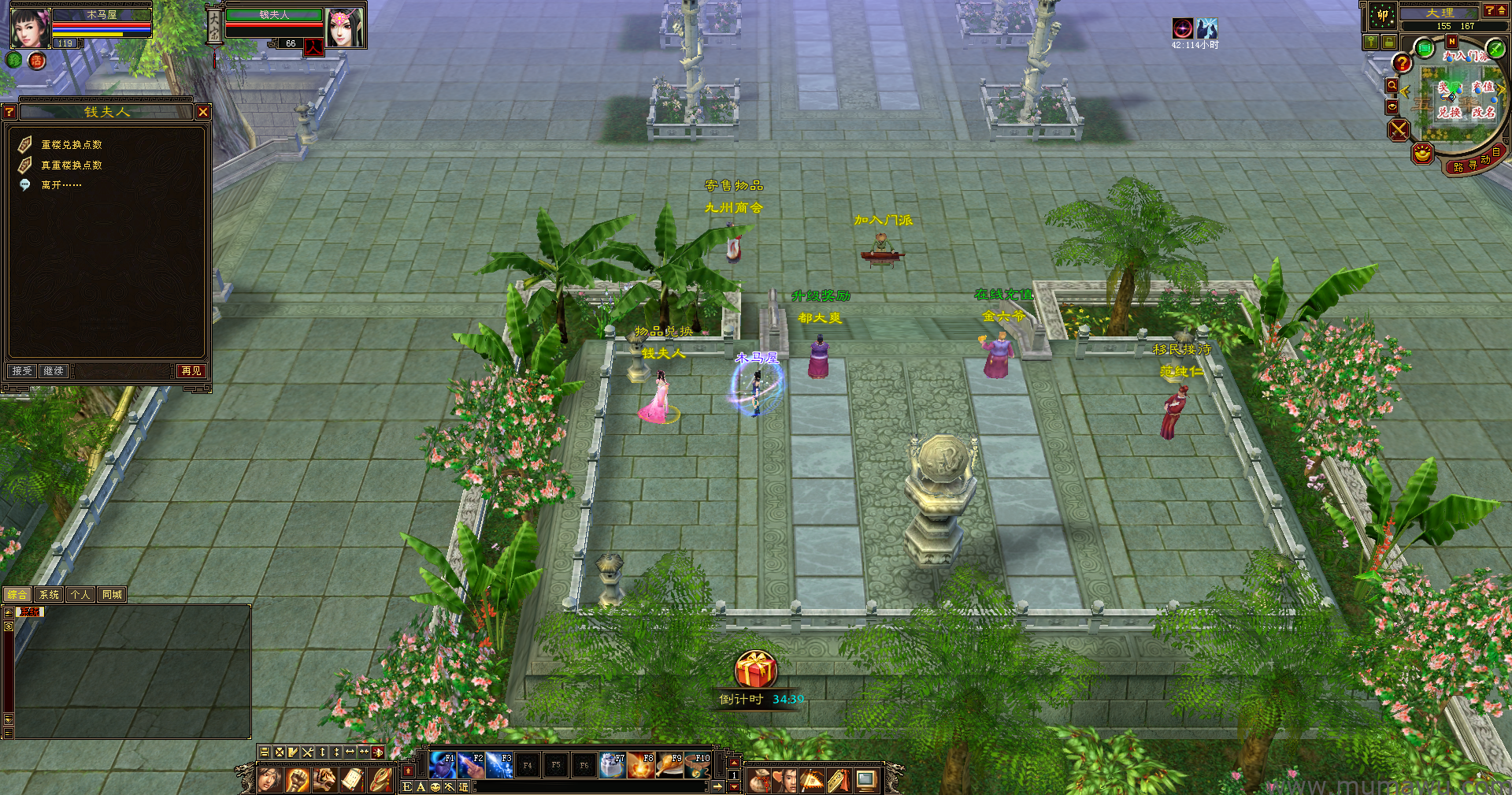Switch to the 系统 chat tab
The image size is (1512, 795).
point(49,595)
